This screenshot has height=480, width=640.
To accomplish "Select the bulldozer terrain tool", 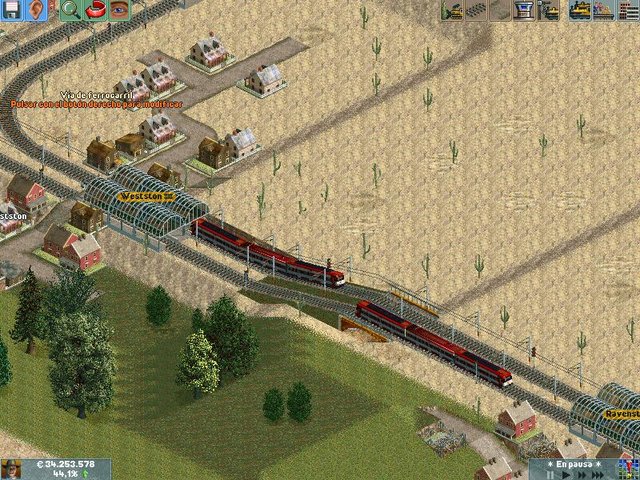I will 451,10.
